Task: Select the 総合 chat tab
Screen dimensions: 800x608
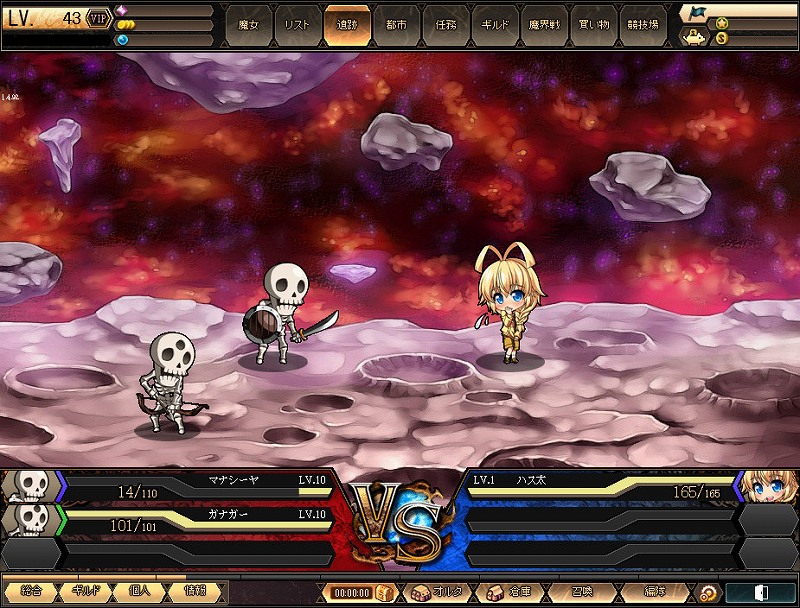Action: coord(29,591)
